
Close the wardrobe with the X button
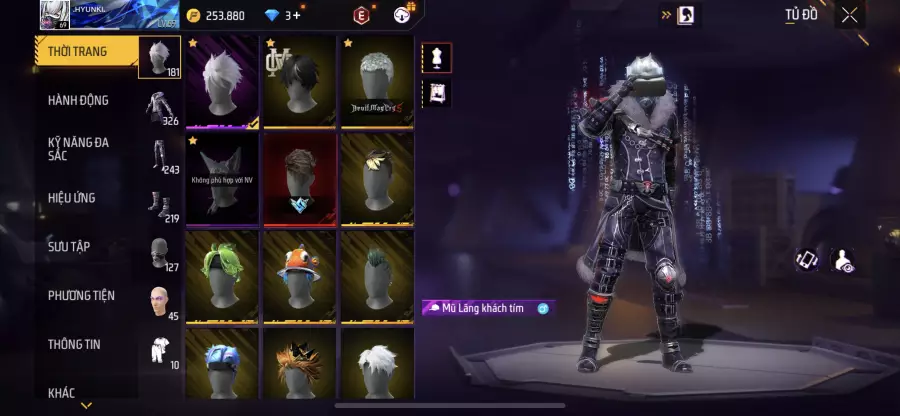coord(849,15)
